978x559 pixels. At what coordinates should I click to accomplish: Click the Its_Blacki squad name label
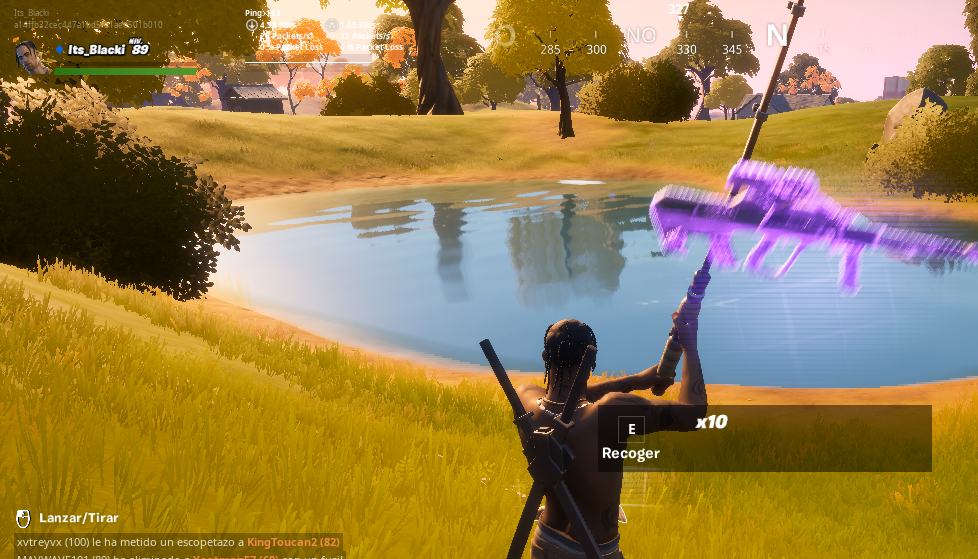tap(98, 49)
